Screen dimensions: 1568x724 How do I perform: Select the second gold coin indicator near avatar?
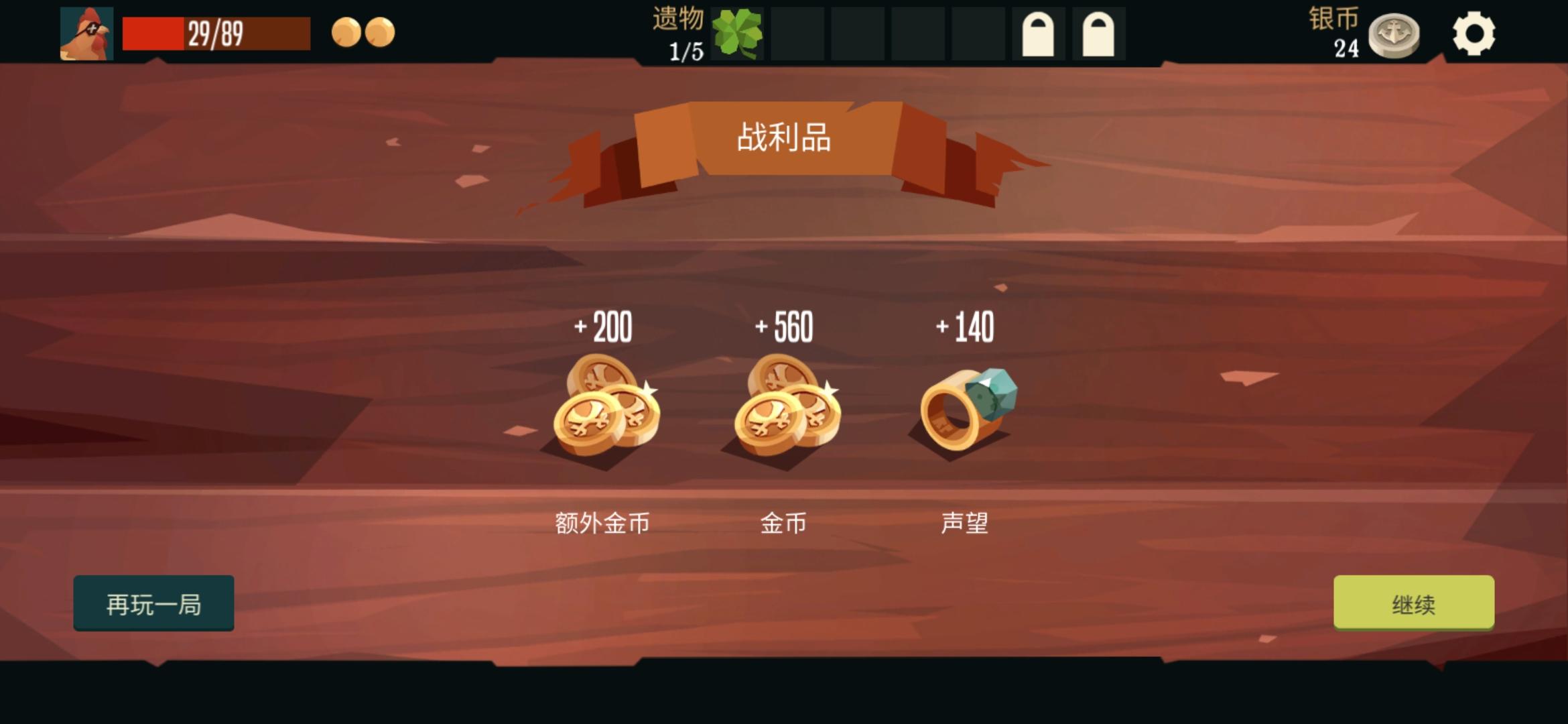381,31
